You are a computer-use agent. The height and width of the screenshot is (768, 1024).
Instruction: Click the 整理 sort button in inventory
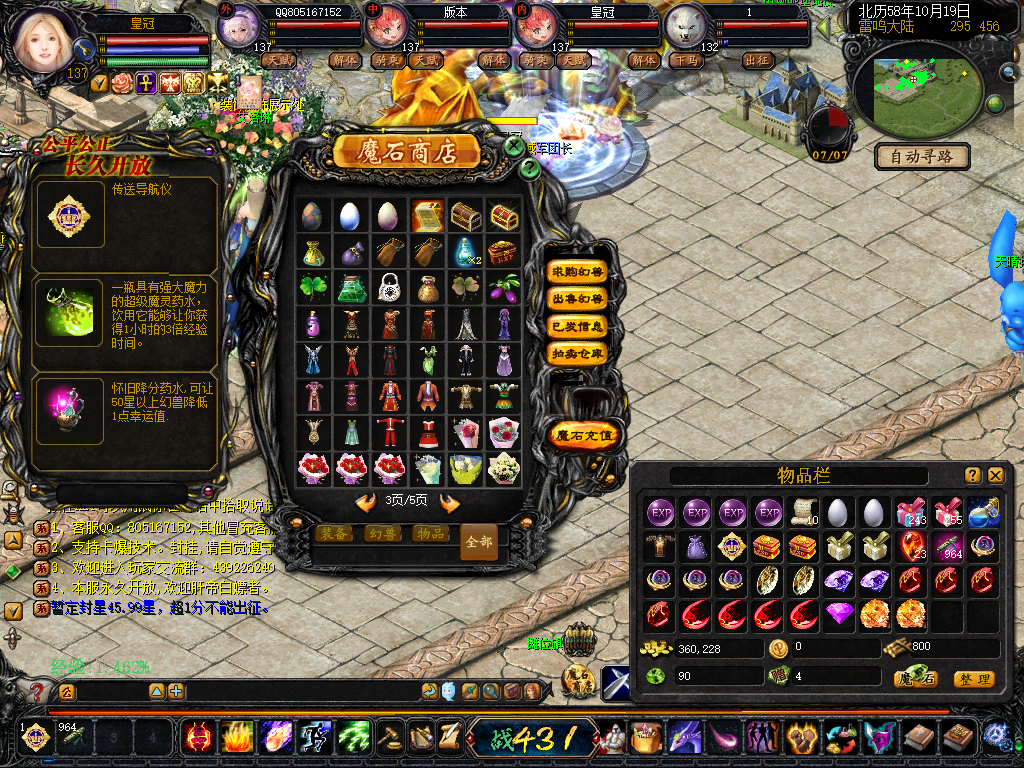[973, 679]
